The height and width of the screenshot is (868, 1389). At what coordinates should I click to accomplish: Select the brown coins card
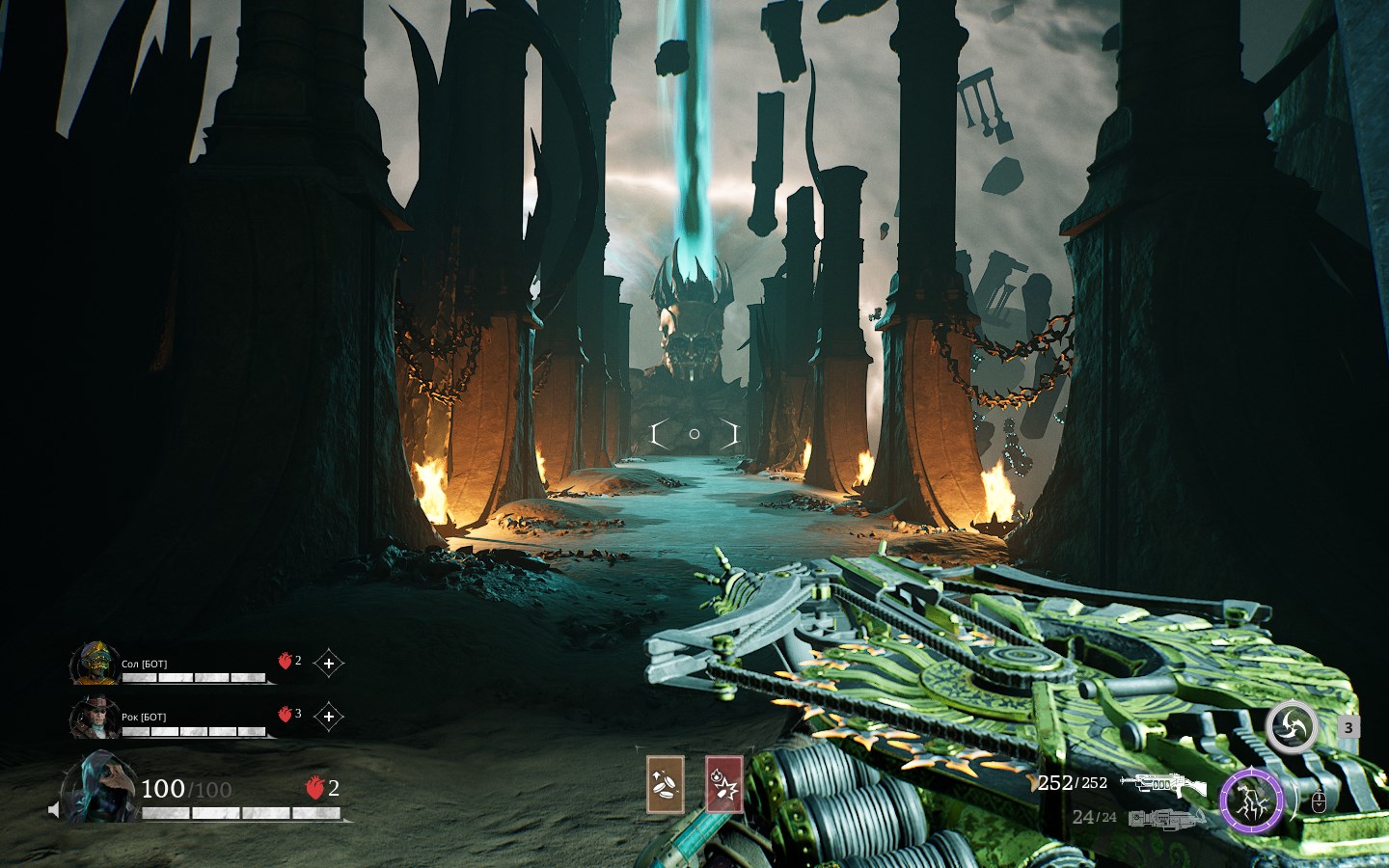[665, 784]
